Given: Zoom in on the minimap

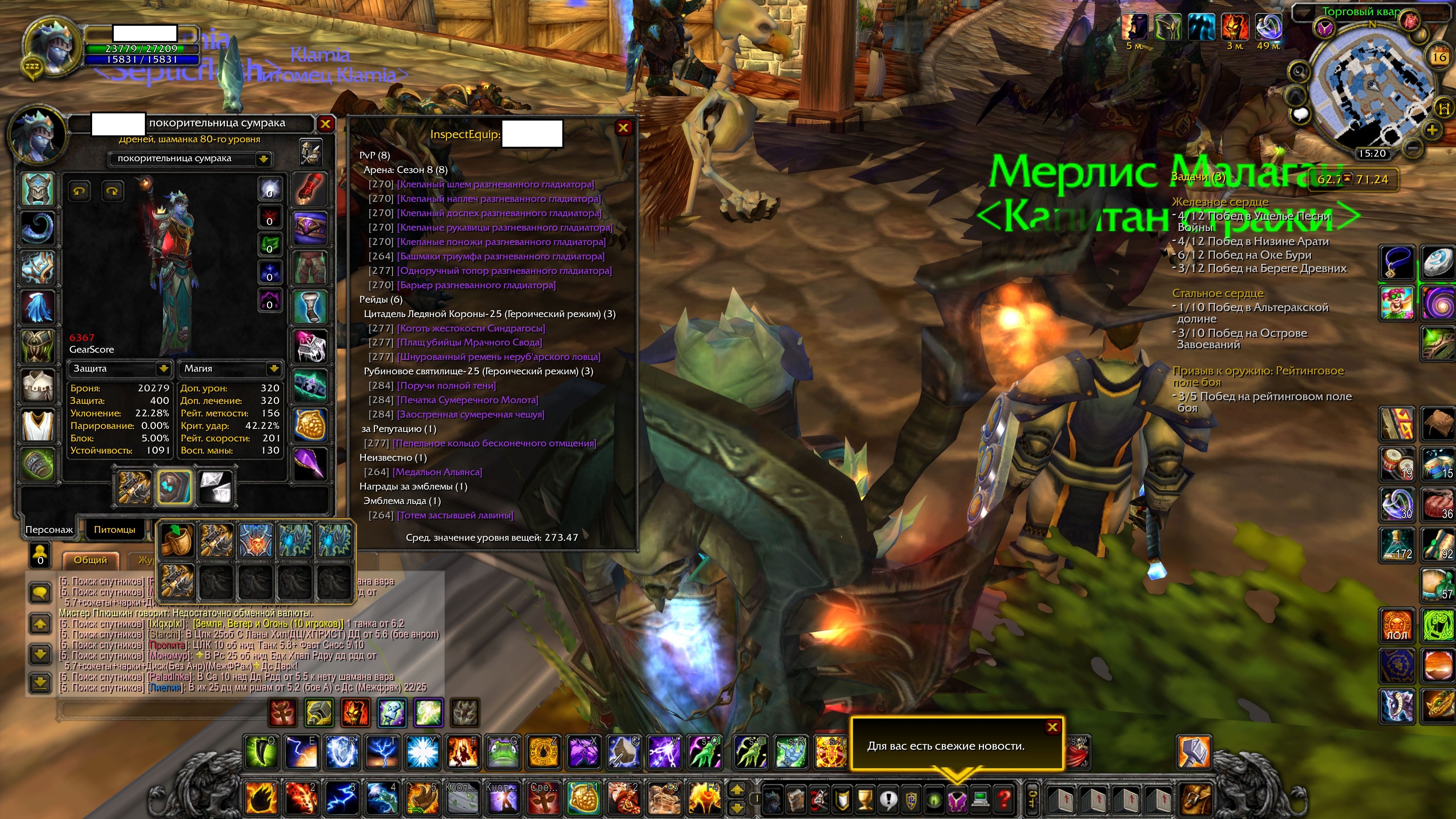Looking at the screenshot, I should [x=1432, y=130].
